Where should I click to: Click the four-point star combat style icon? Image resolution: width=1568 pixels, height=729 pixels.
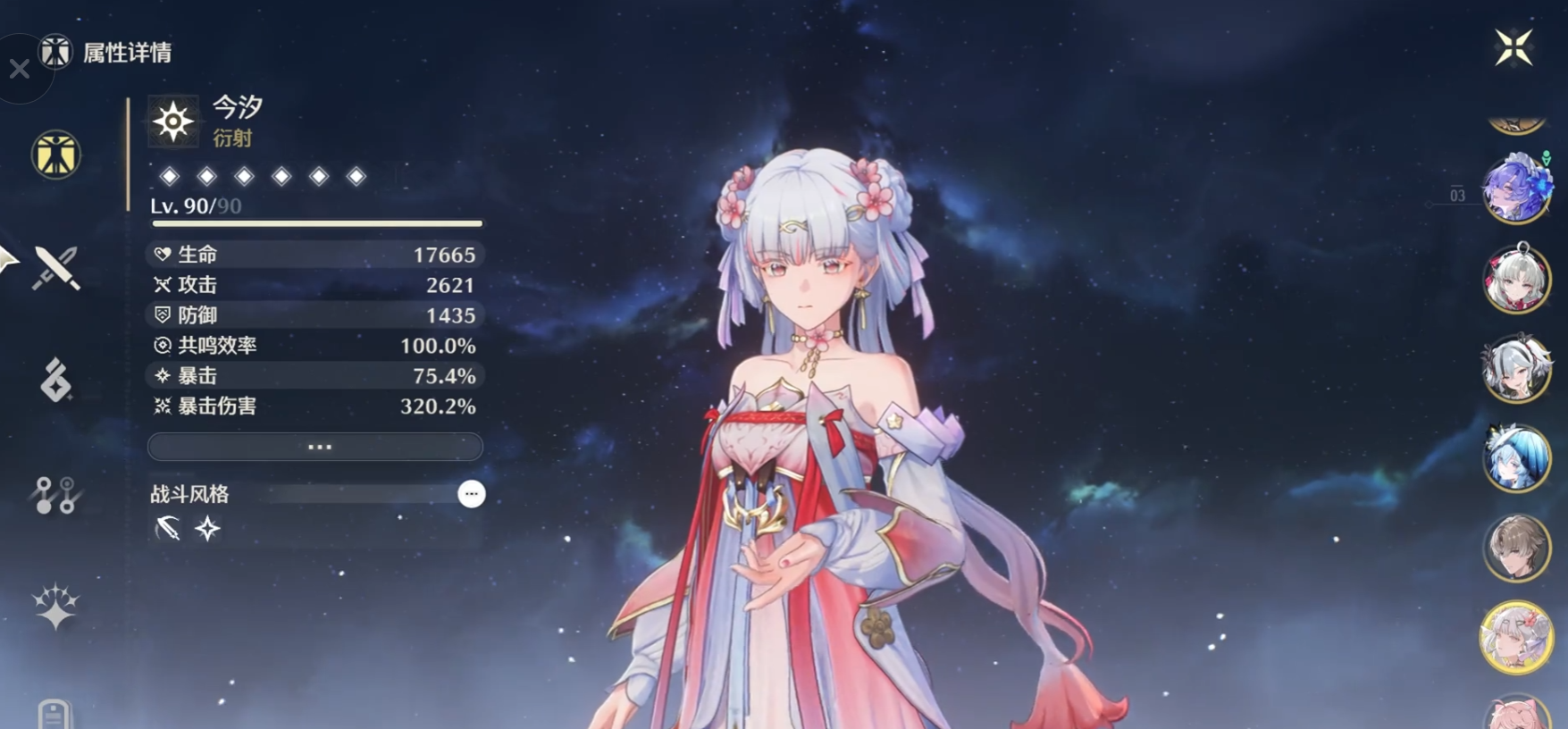point(207,529)
